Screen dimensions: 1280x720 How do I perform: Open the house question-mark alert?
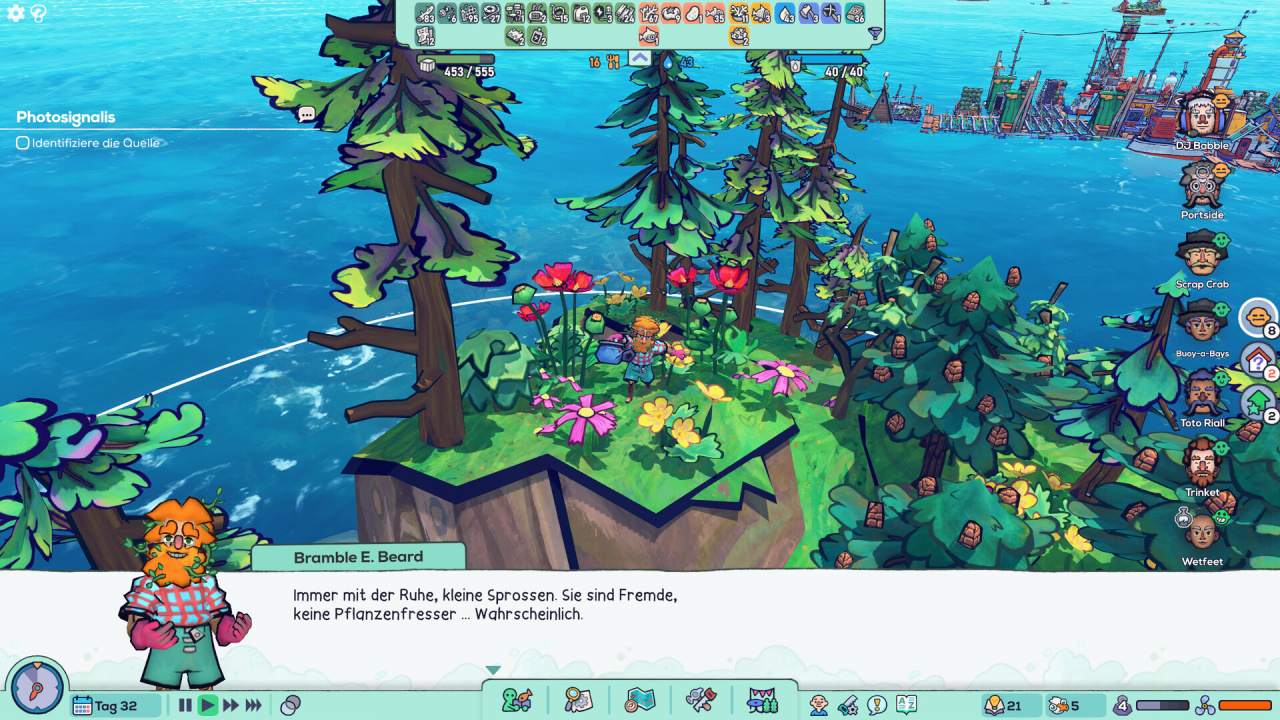(1257, 360)
